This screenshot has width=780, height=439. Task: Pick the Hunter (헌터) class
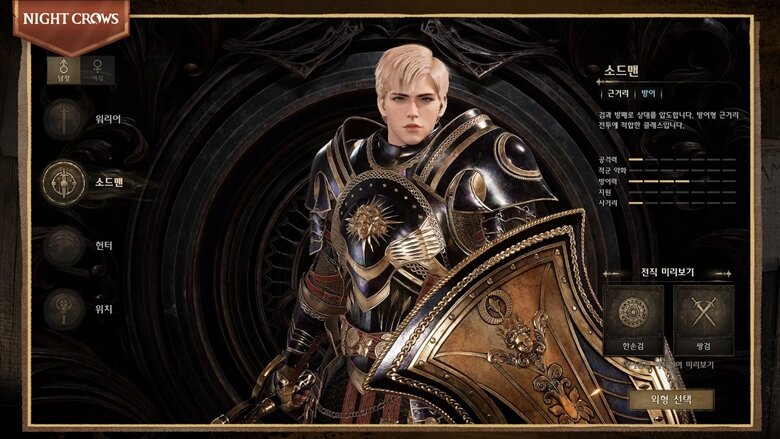tap(64, 245)
